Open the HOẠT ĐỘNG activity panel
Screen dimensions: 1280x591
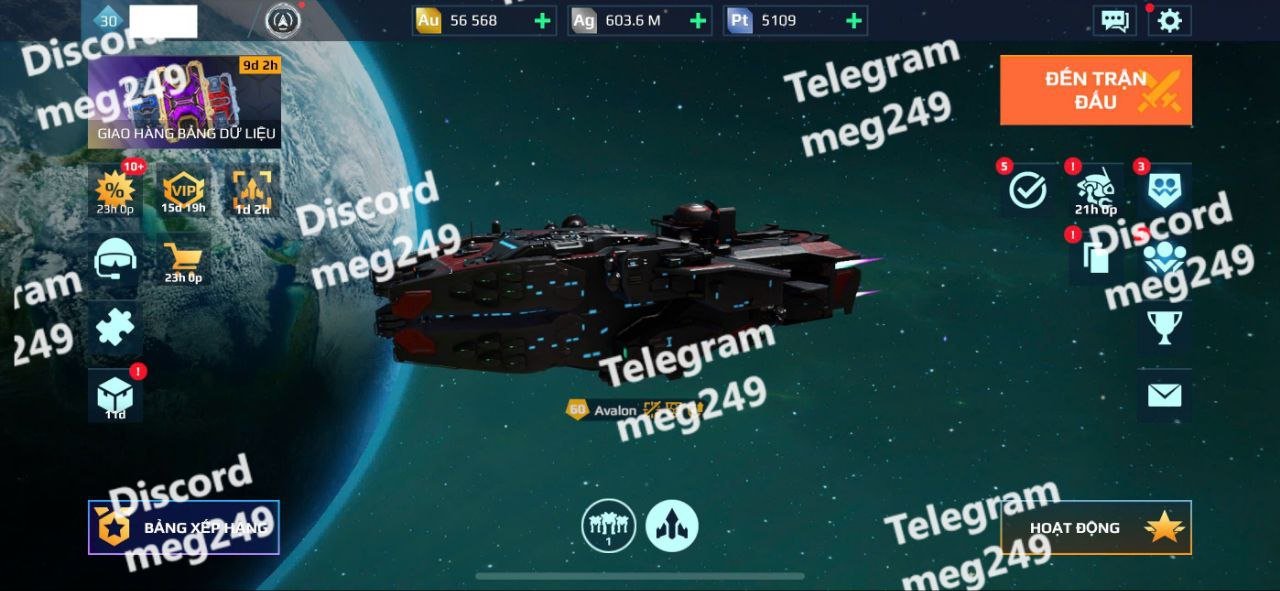click(x=1096, y=527)
